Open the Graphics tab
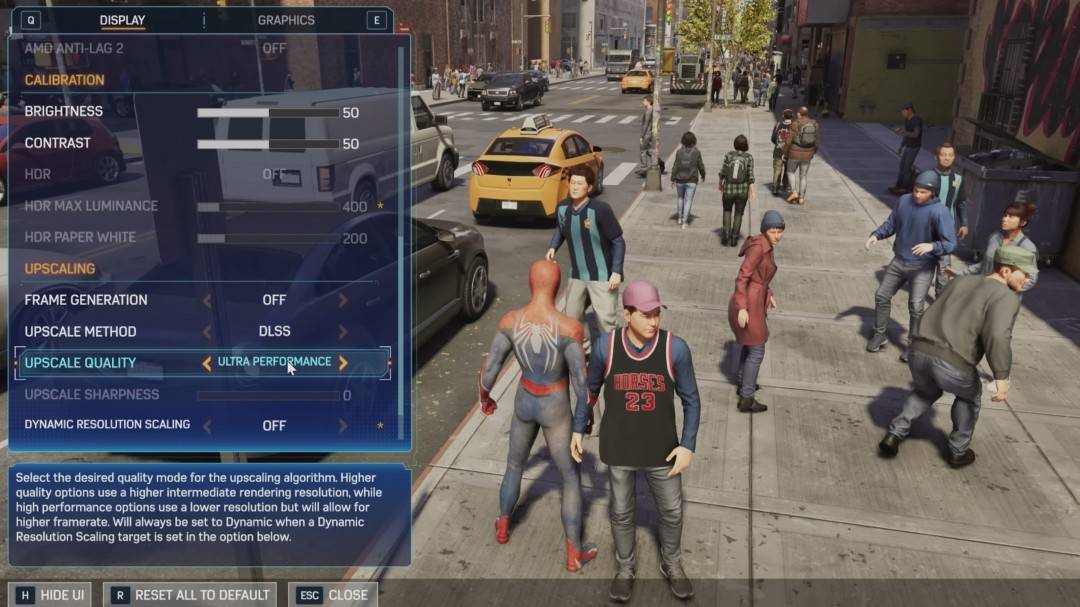This screenshot has width=1080, height=607. pyautogui.click(x=286, y=20)
